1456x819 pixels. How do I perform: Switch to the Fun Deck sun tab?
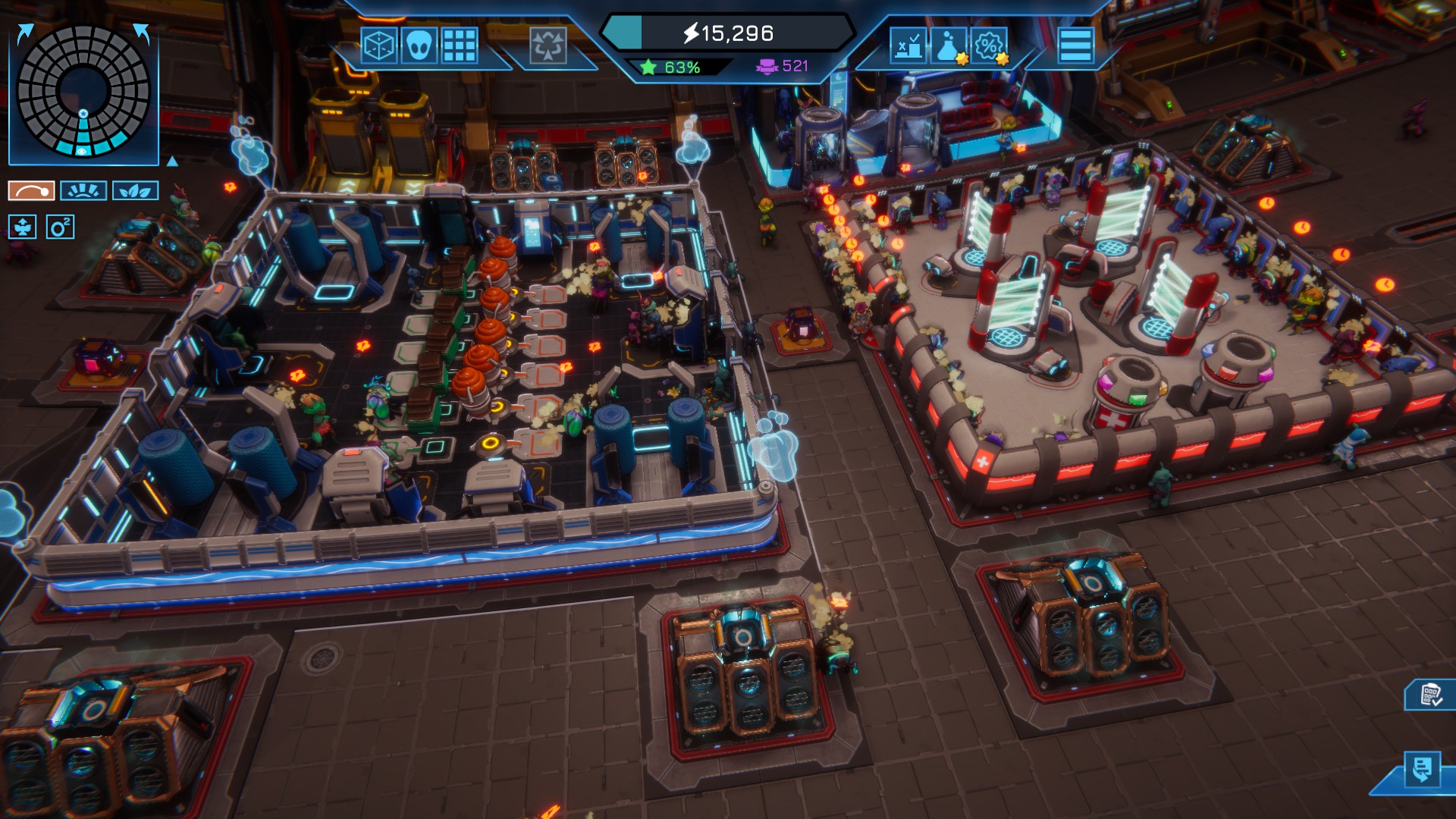83,190
